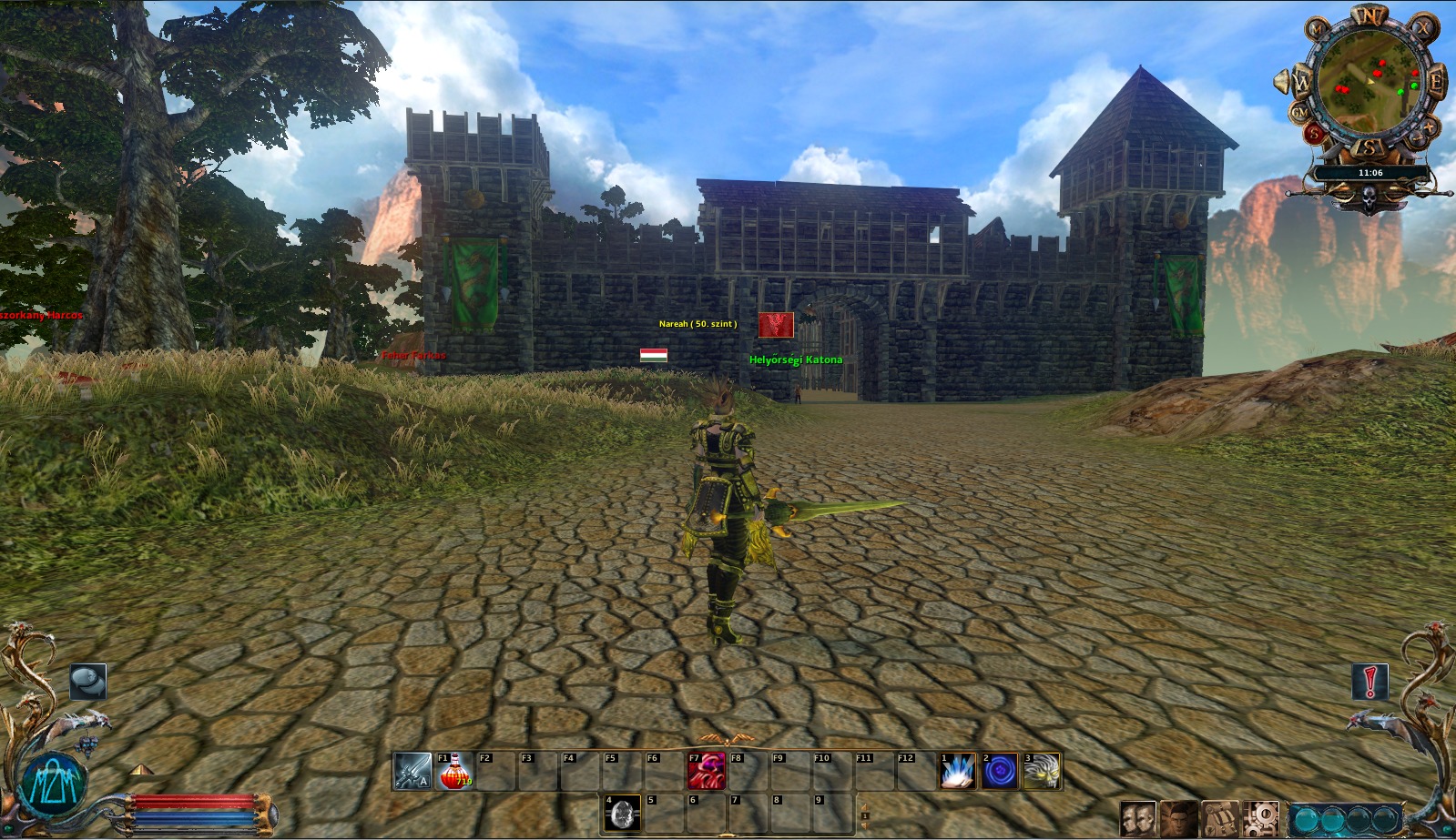
Task: Click the M2M logo emblem
Action: [55, 784]
